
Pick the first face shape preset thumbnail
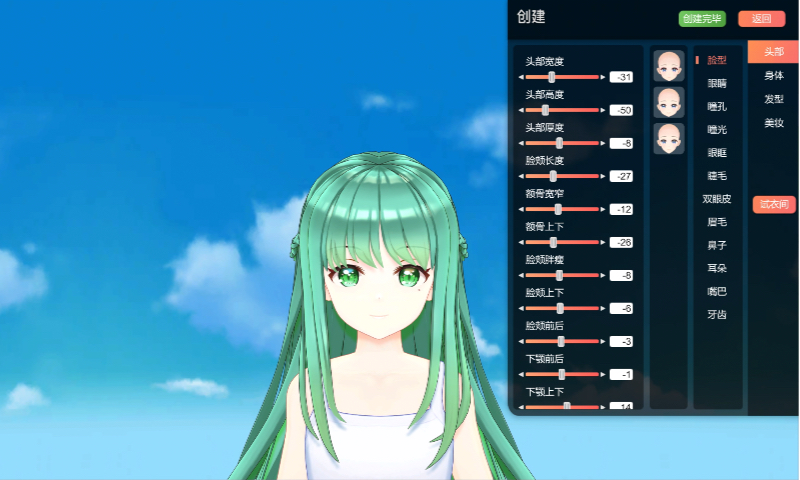[x=668, y=66]
